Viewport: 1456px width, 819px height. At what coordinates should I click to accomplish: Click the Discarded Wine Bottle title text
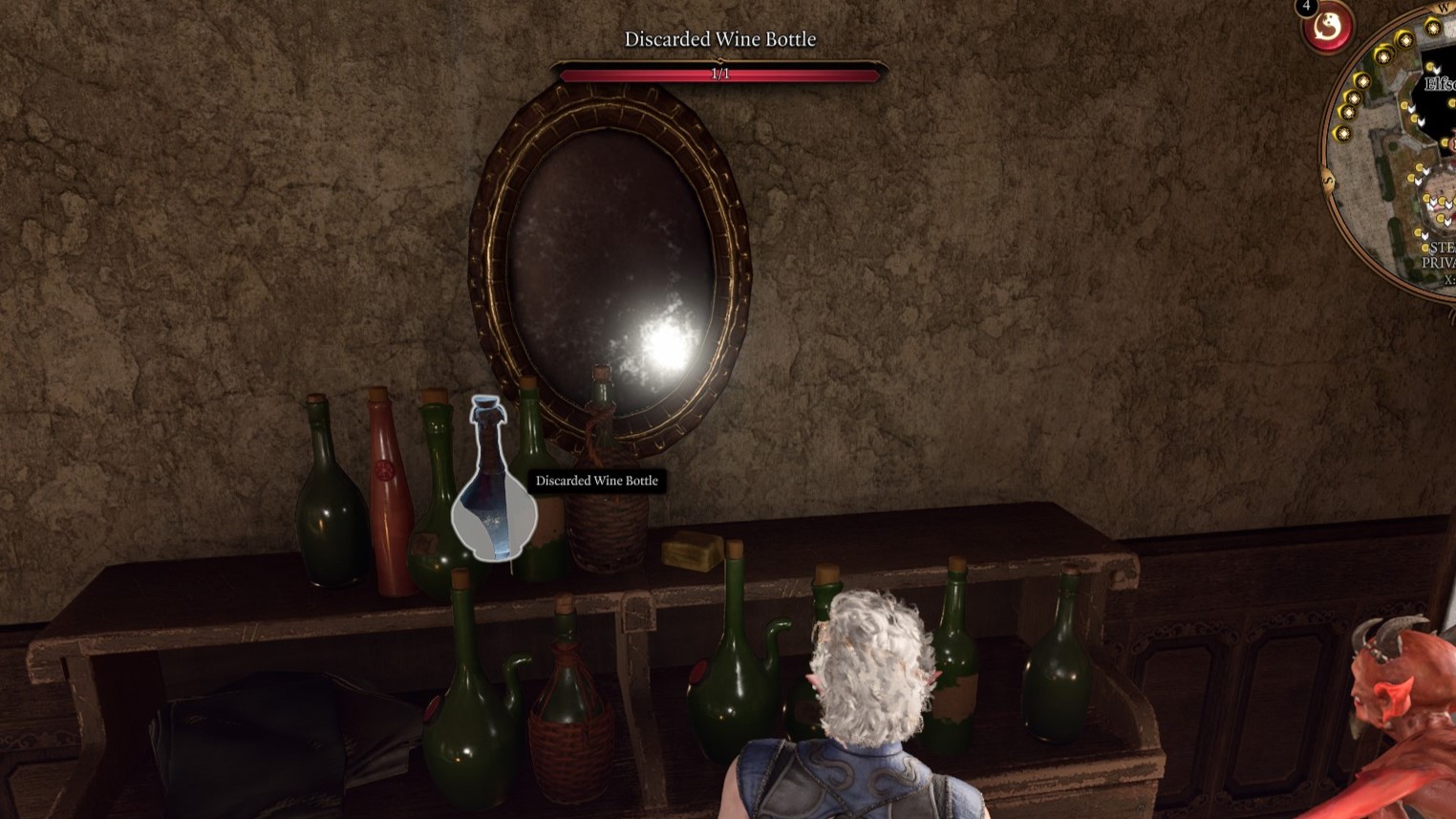[x=720, y=38]
